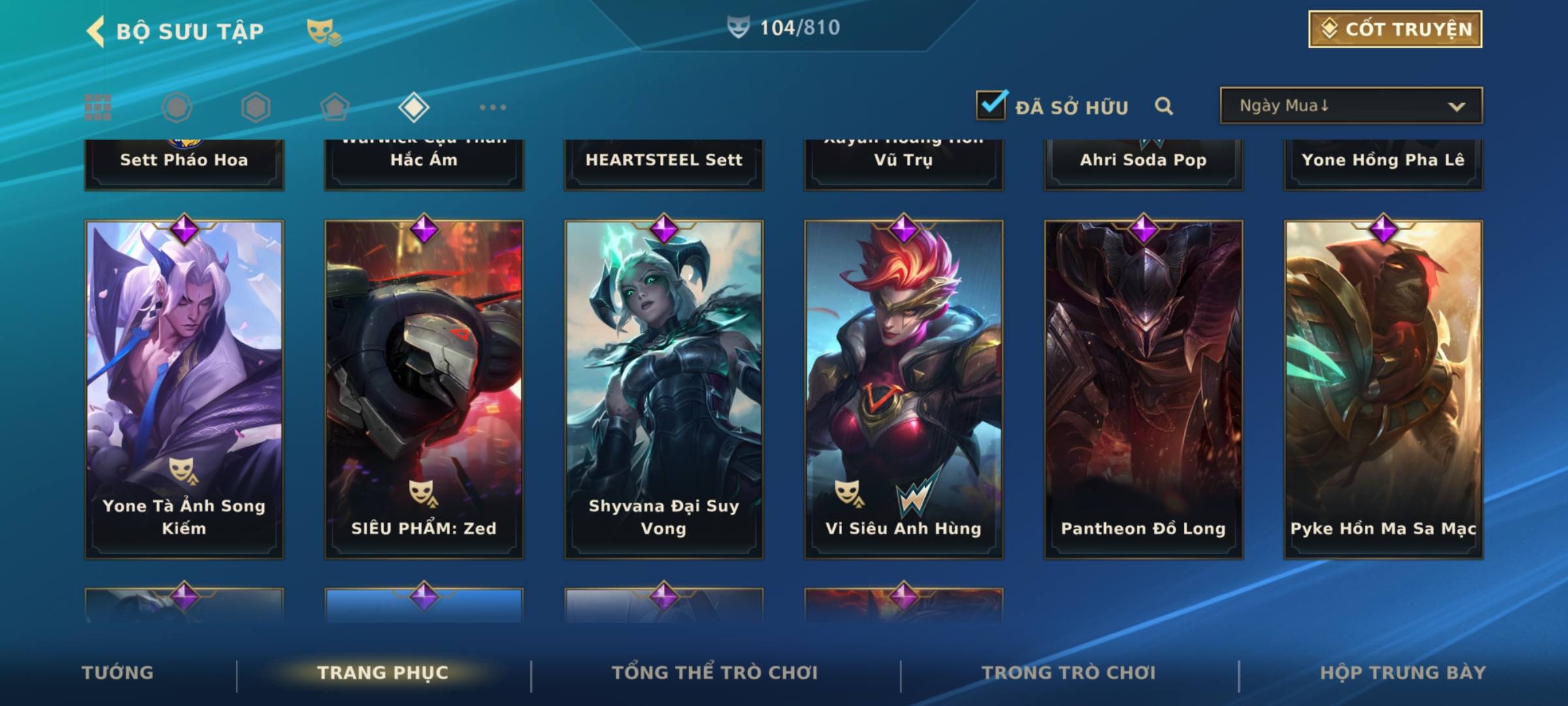Go back from Bộ Sưu Tập screen
The image size is (1568, 706).
click(x=96, y=31)
